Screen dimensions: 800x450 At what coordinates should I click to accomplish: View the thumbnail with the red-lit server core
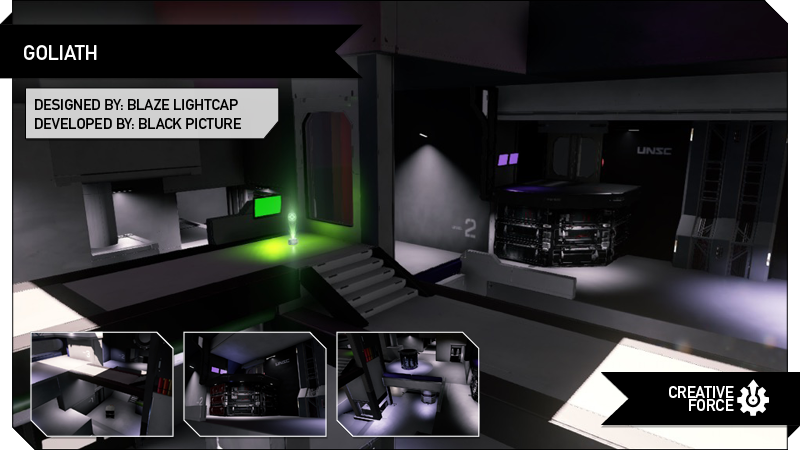point(255,384)
